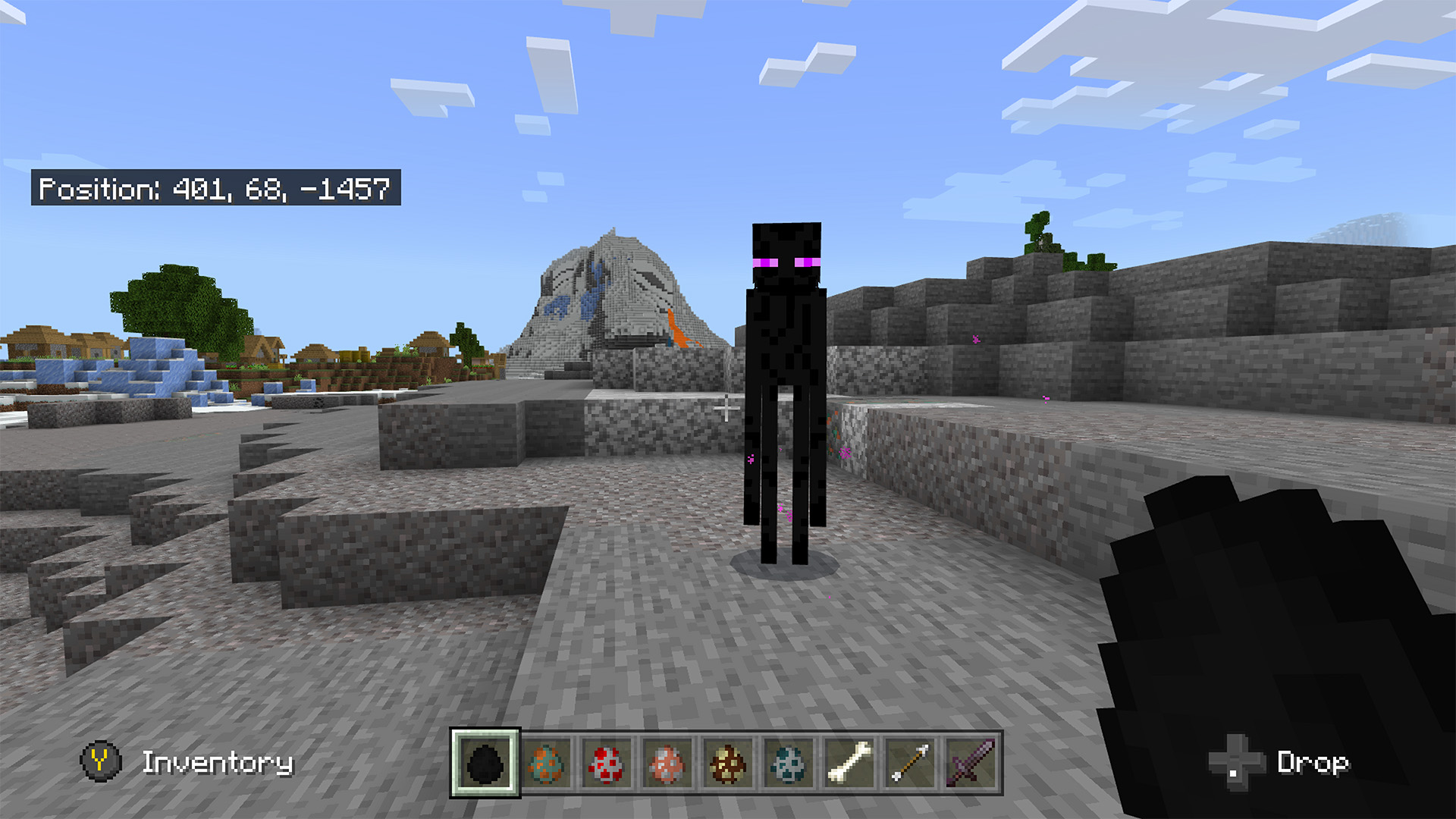Click the crosshair at screen center
Image resolution: width=1456 pixels, height=819 pixels.
pyautogui.click(x=726, y=409)
